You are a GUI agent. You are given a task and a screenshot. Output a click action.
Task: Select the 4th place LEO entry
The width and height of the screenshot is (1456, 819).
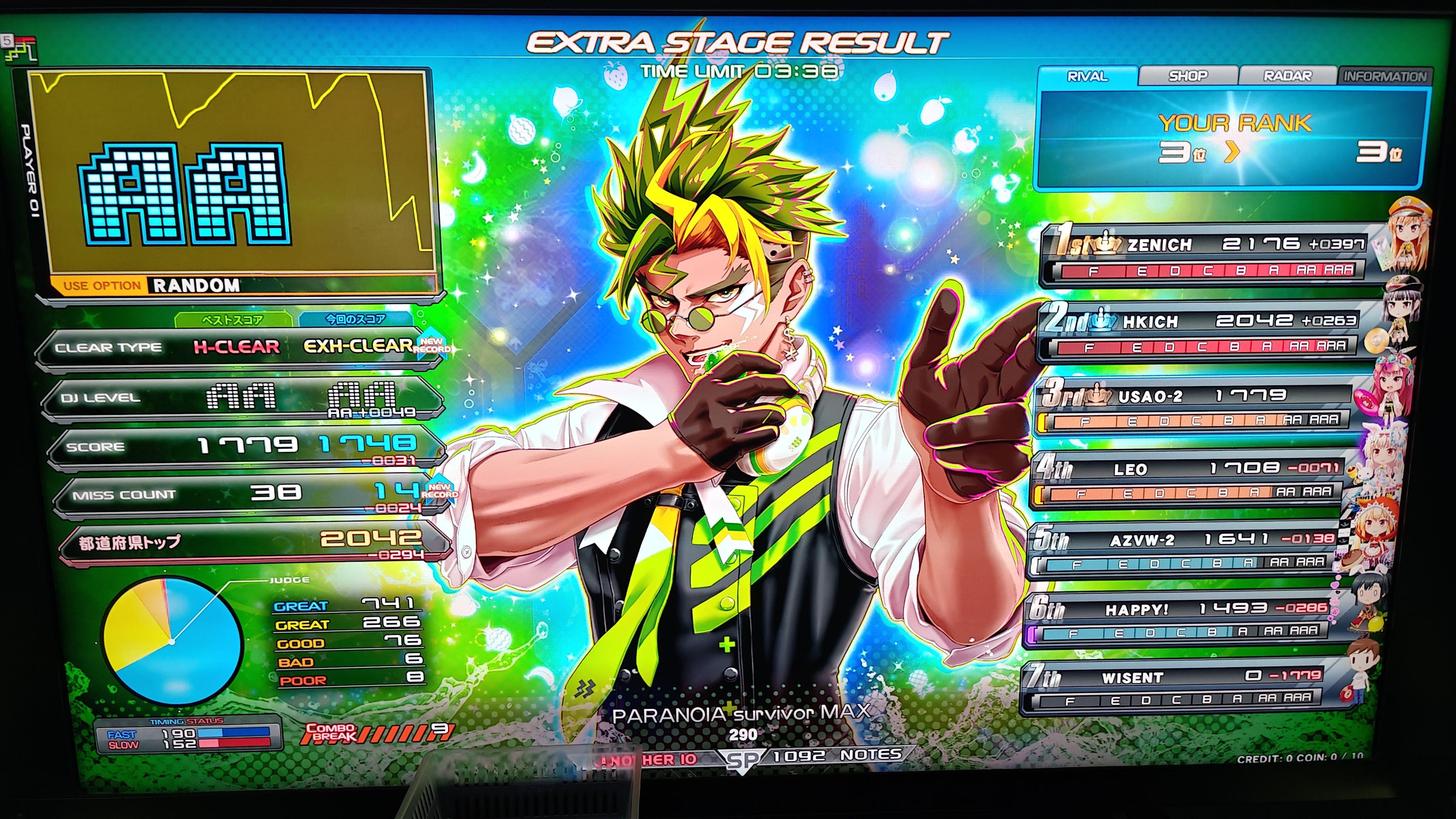(1187, 478)
